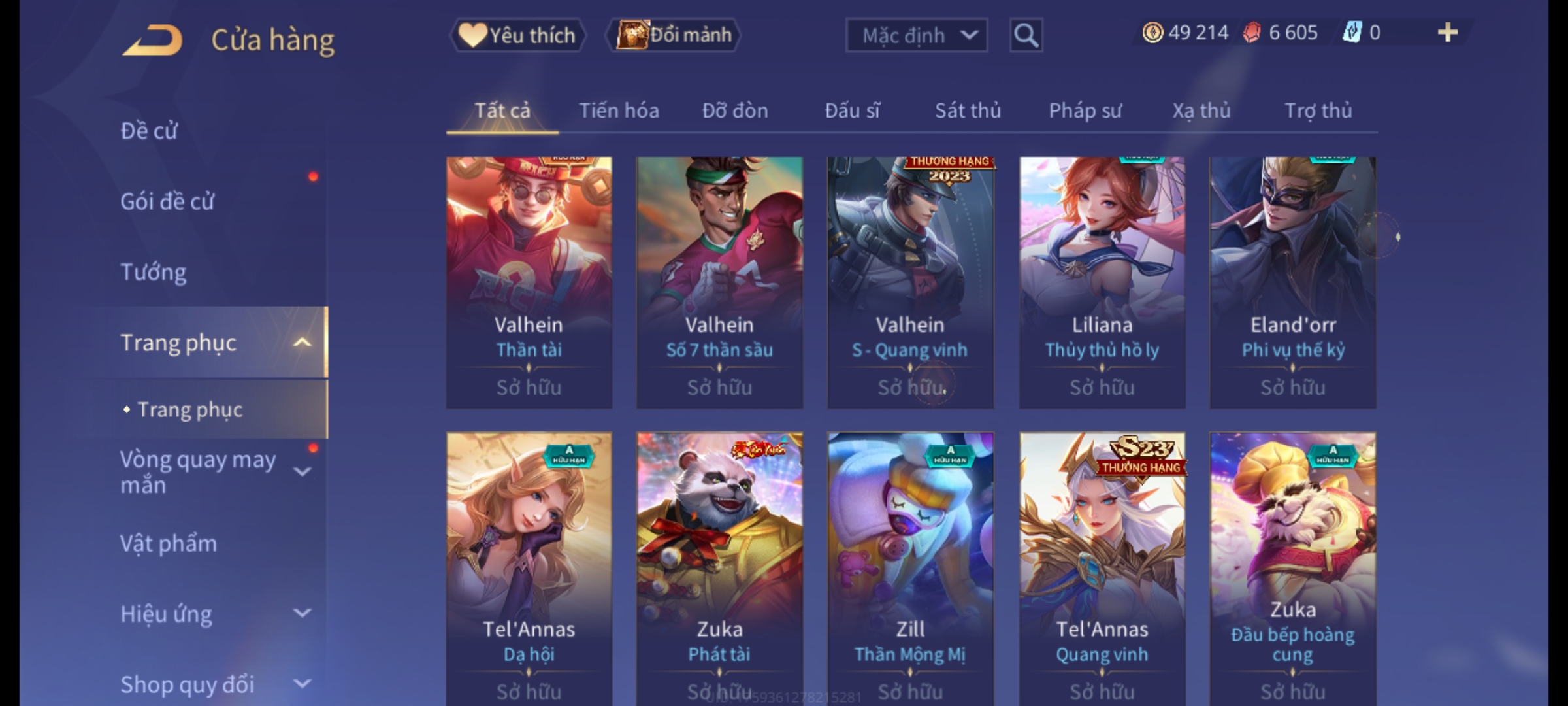Go to the Tướng section
1568x706 pixels.
[154, 272]
